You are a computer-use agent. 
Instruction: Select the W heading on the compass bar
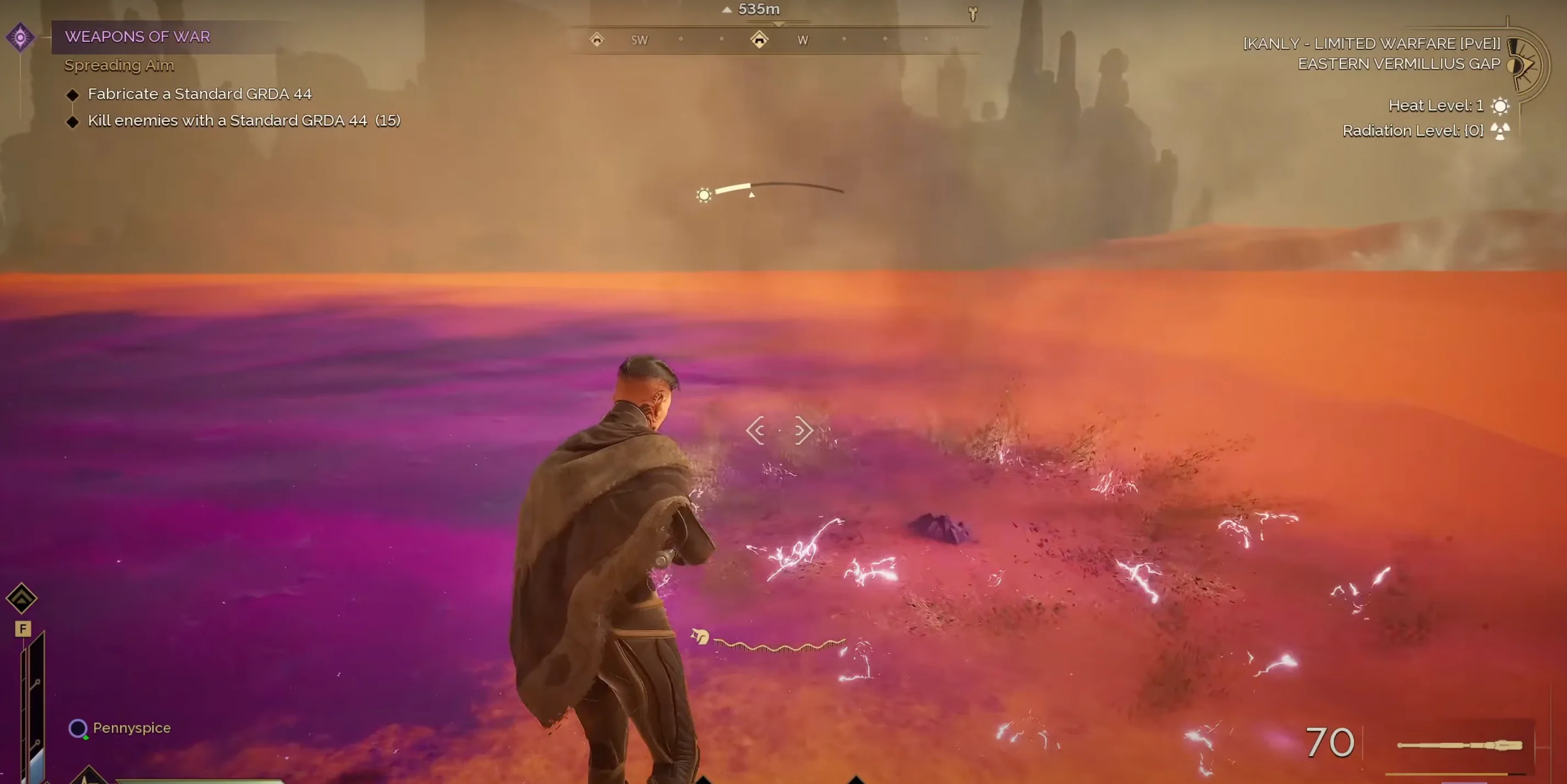pos(803,40)
